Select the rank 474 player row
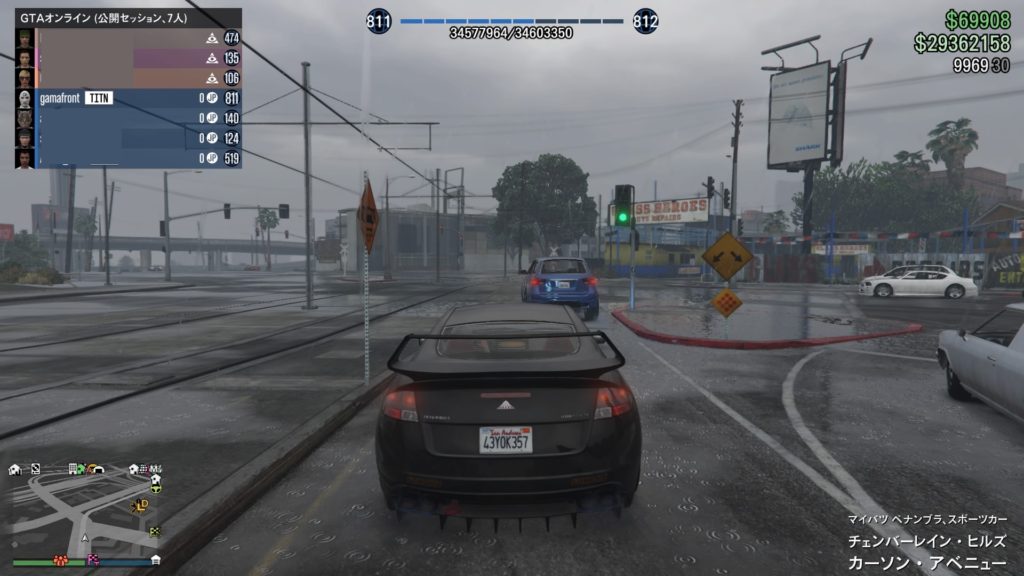 click(x=128, y=38)
